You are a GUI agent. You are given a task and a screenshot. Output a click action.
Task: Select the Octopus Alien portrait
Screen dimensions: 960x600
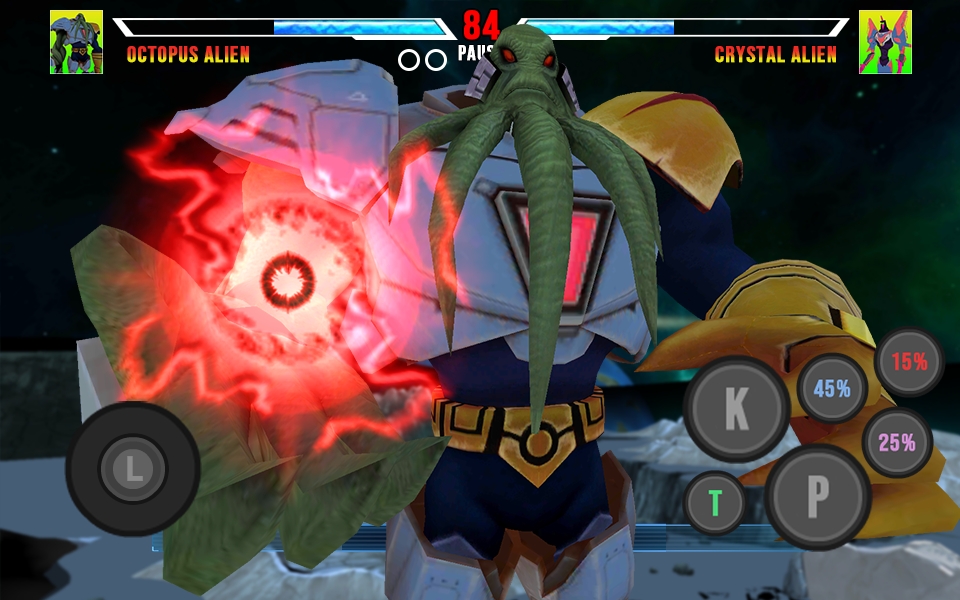coord(76,42)
